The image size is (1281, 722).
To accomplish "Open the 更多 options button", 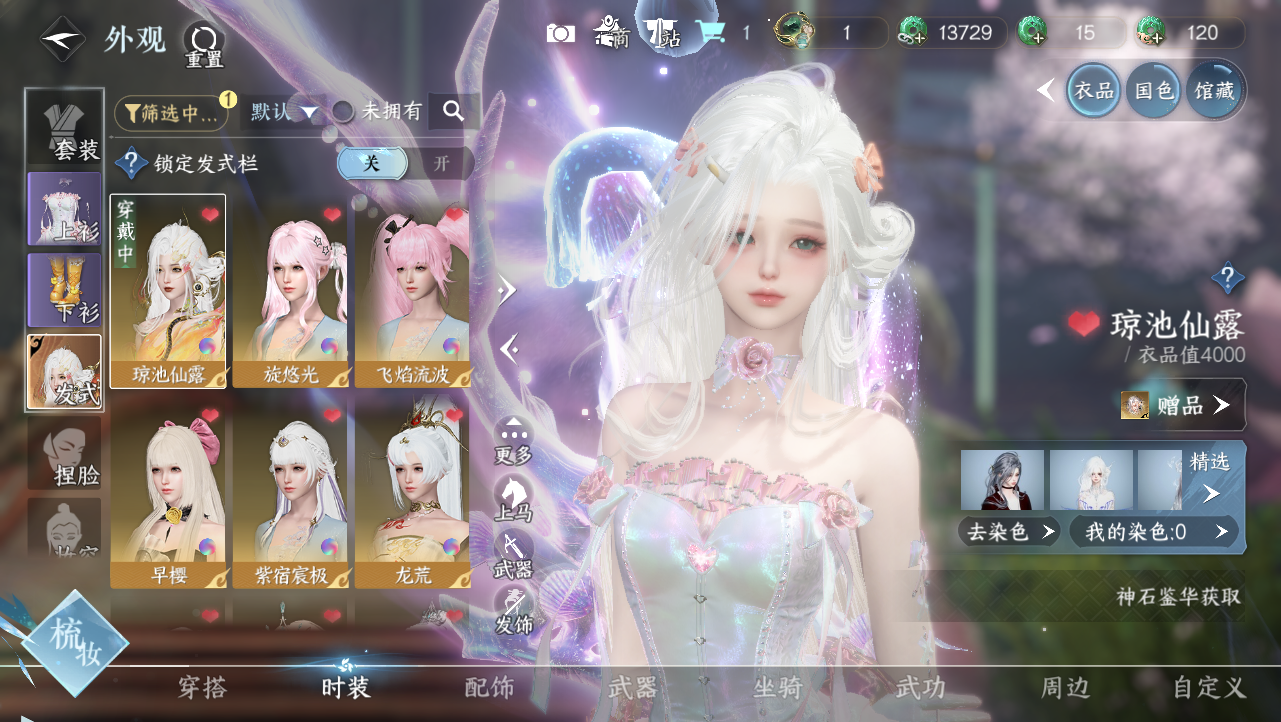I will pos(514,441).
